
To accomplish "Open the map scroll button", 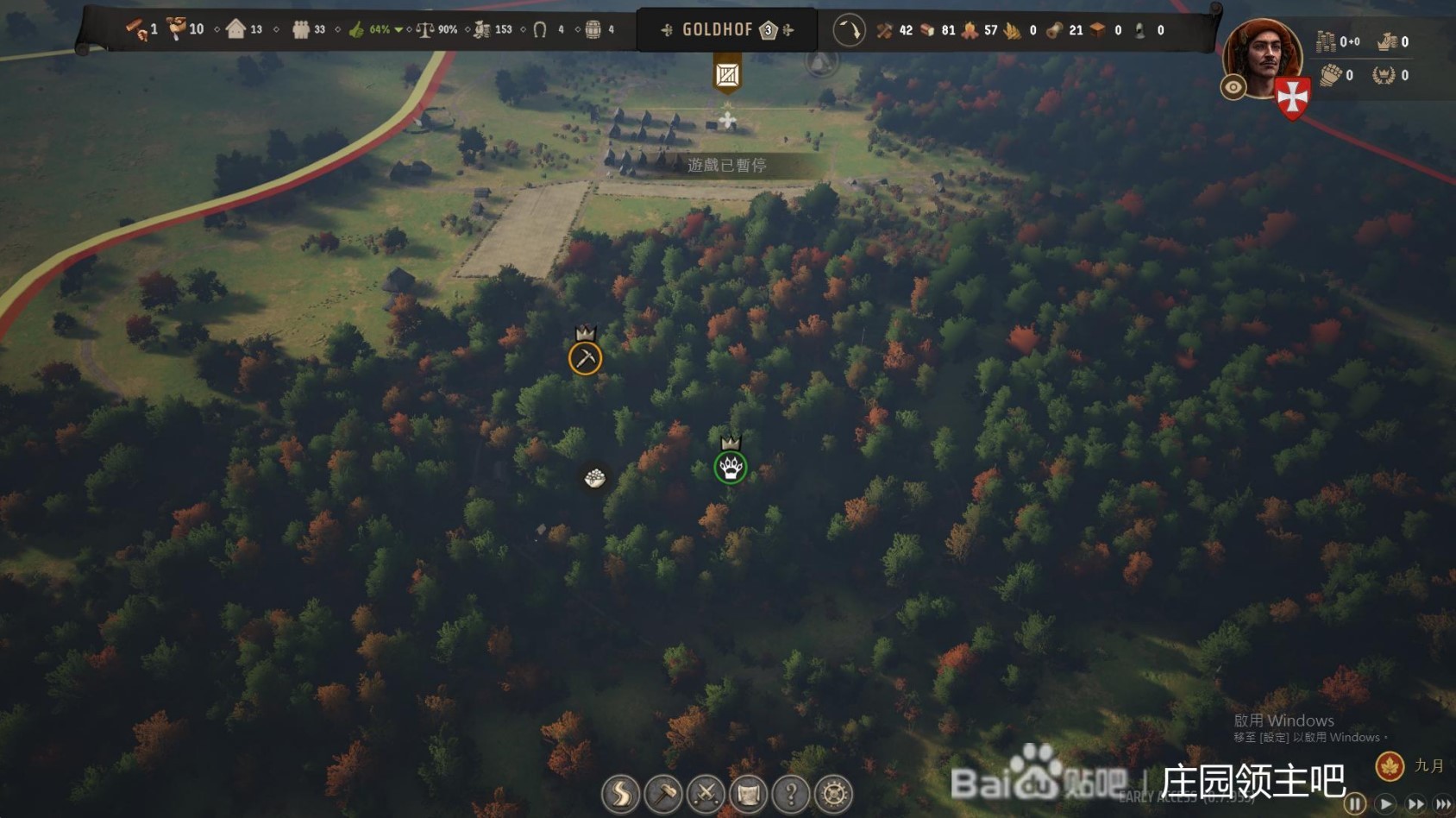I will click(x=748, y=794).
